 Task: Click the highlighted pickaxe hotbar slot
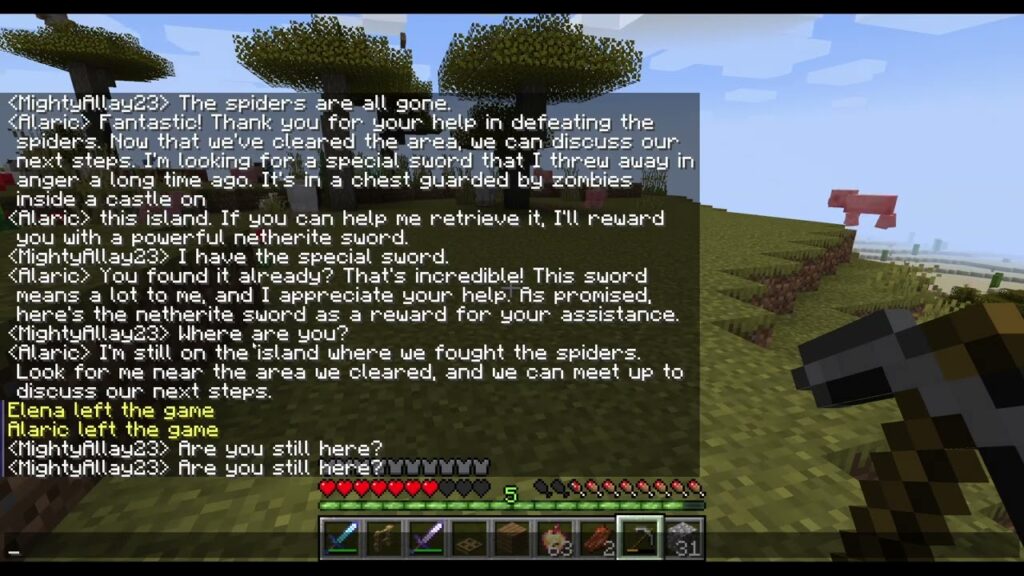click(x=639, y=537)
